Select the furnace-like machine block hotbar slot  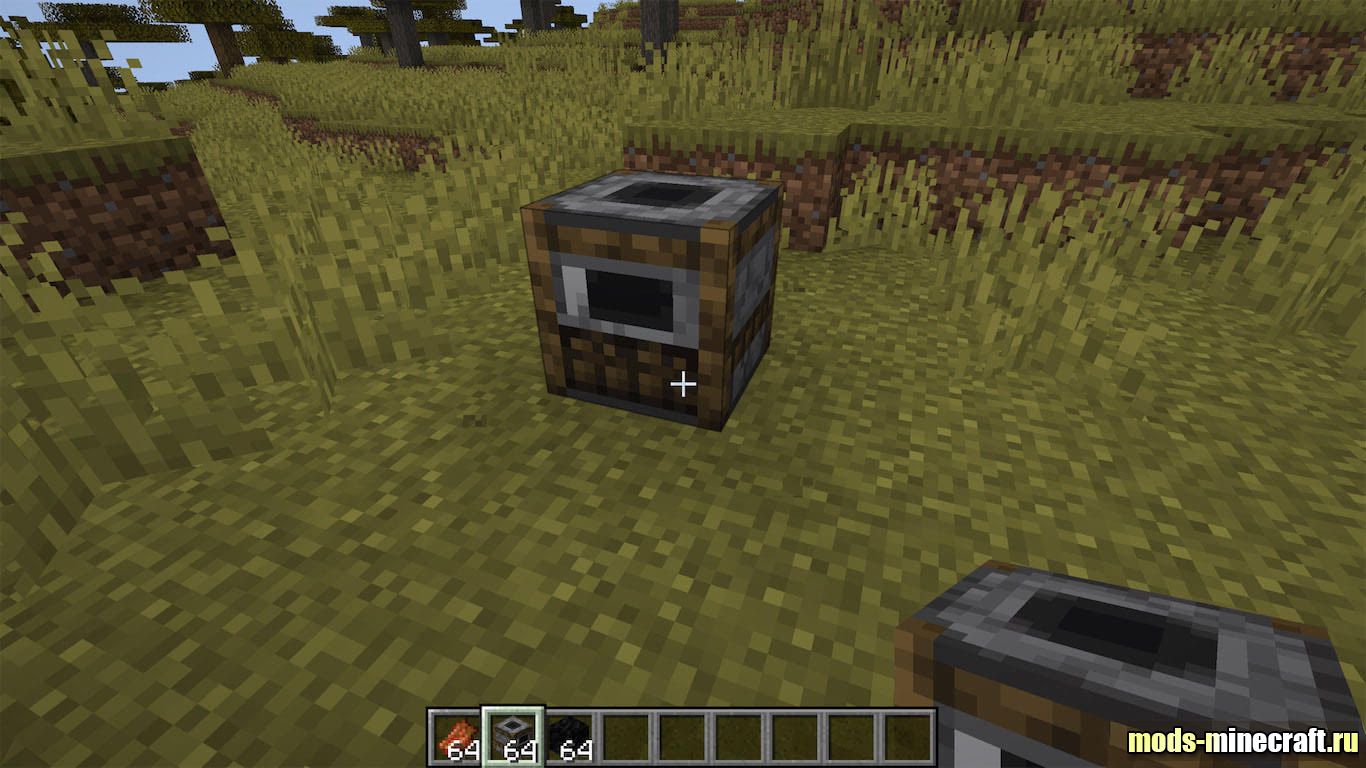pos(513,737)
